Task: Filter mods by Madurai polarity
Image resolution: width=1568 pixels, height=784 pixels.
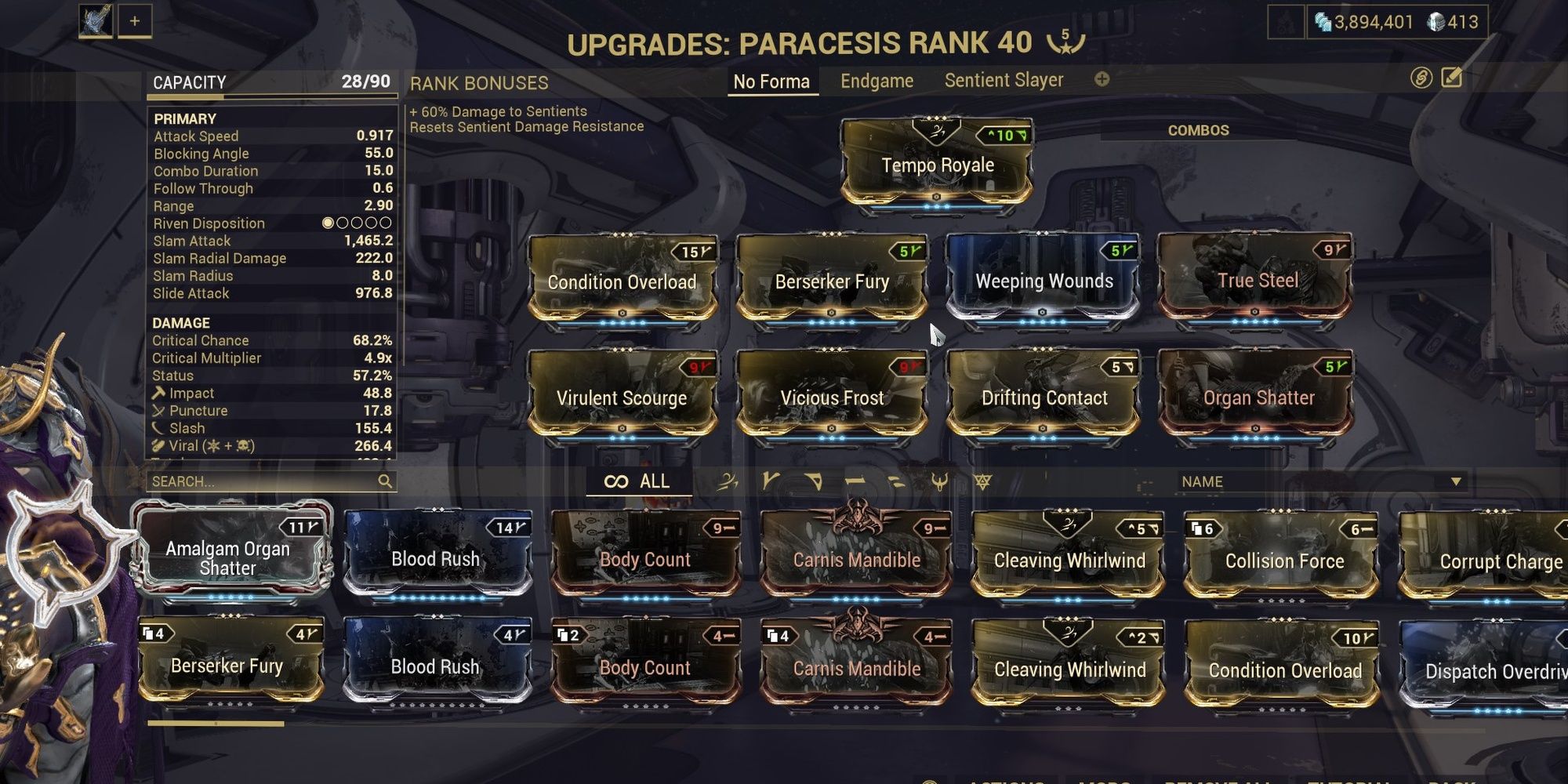Action: point(771,481)
